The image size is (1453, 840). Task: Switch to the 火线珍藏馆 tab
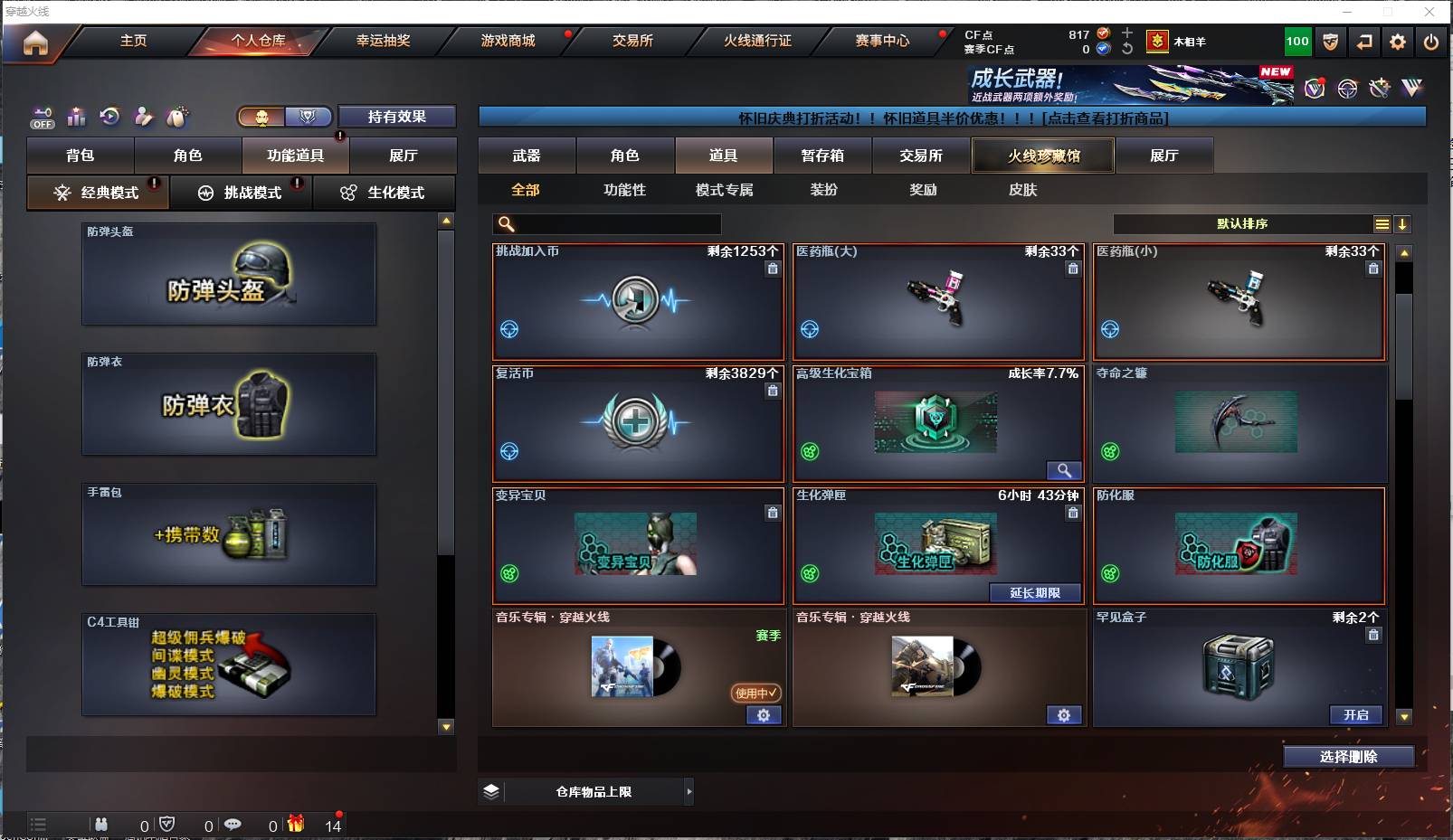pyautogui.click(x=1042, y=155)
